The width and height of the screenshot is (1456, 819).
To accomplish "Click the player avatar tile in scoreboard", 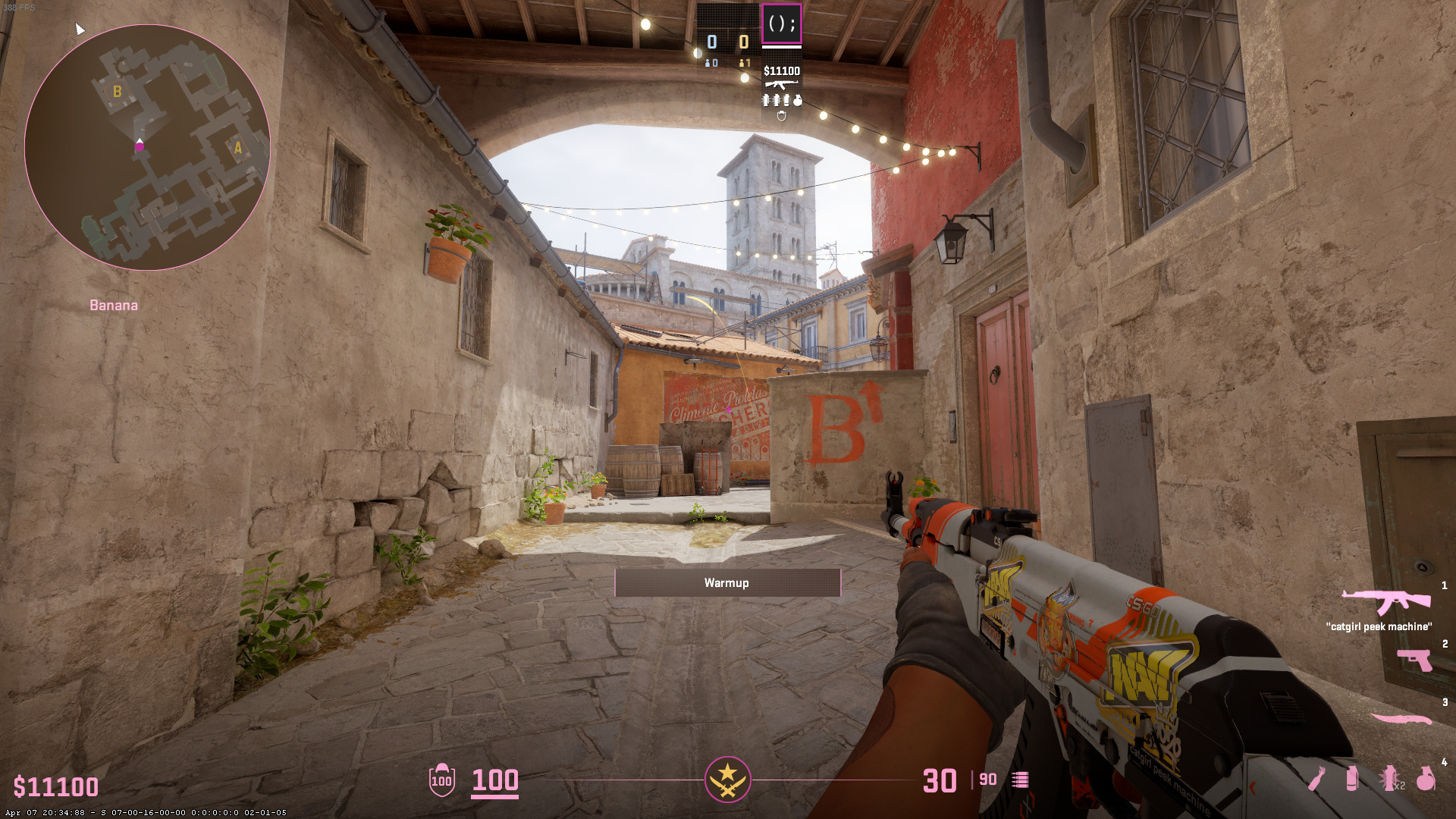I will (781, 24).
